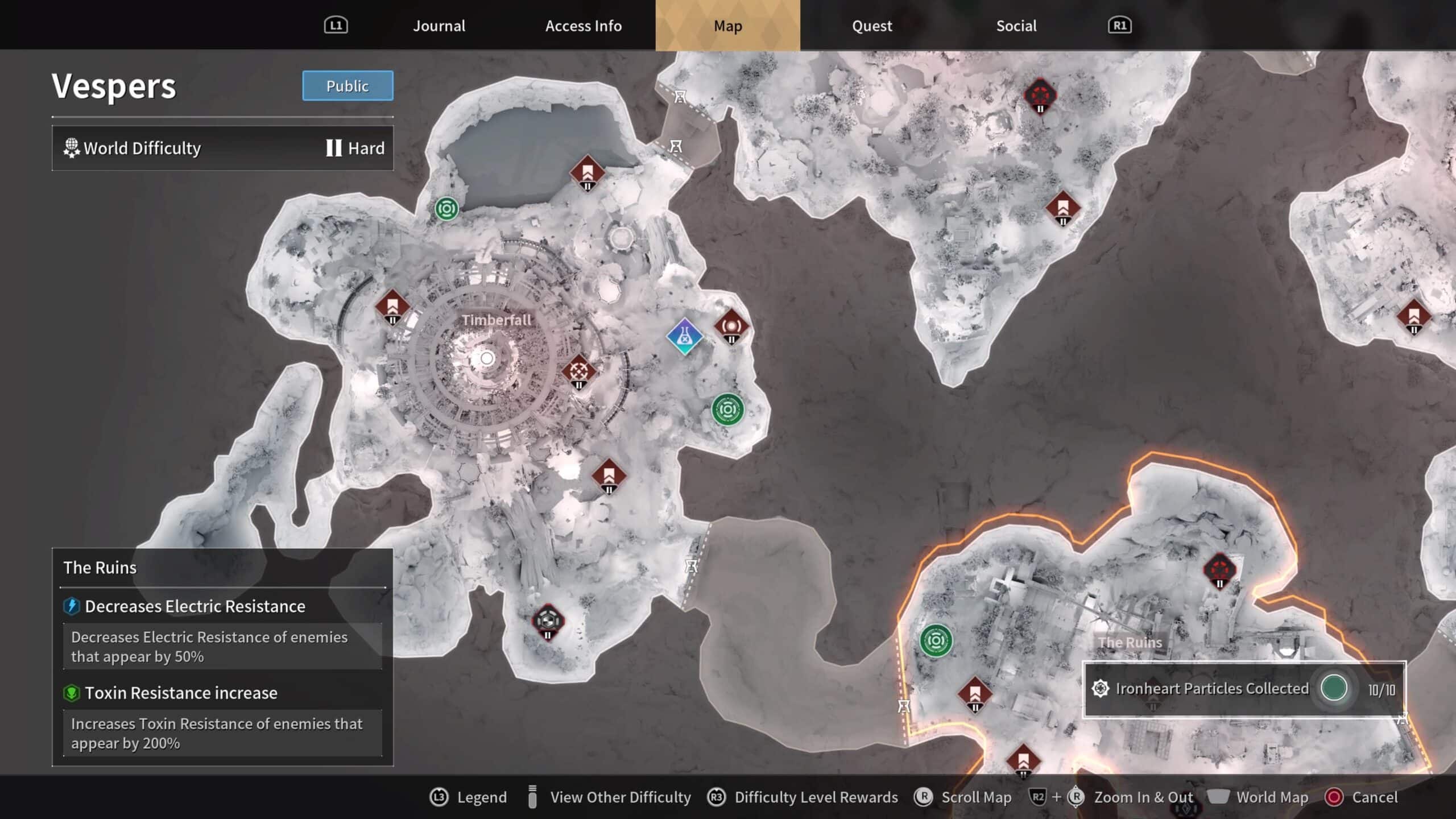Pick the dark cube mission marker
The width and height of the screenshot is (1456, 819).
[x=548, y=620]
